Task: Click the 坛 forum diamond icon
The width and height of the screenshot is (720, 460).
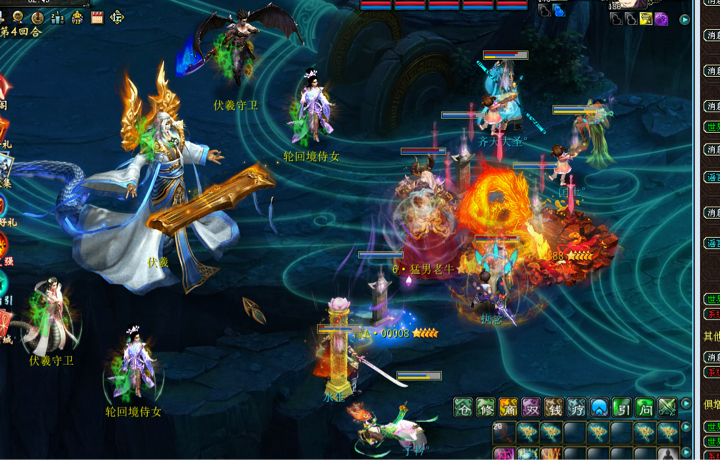Action: [x=117, y=17]
